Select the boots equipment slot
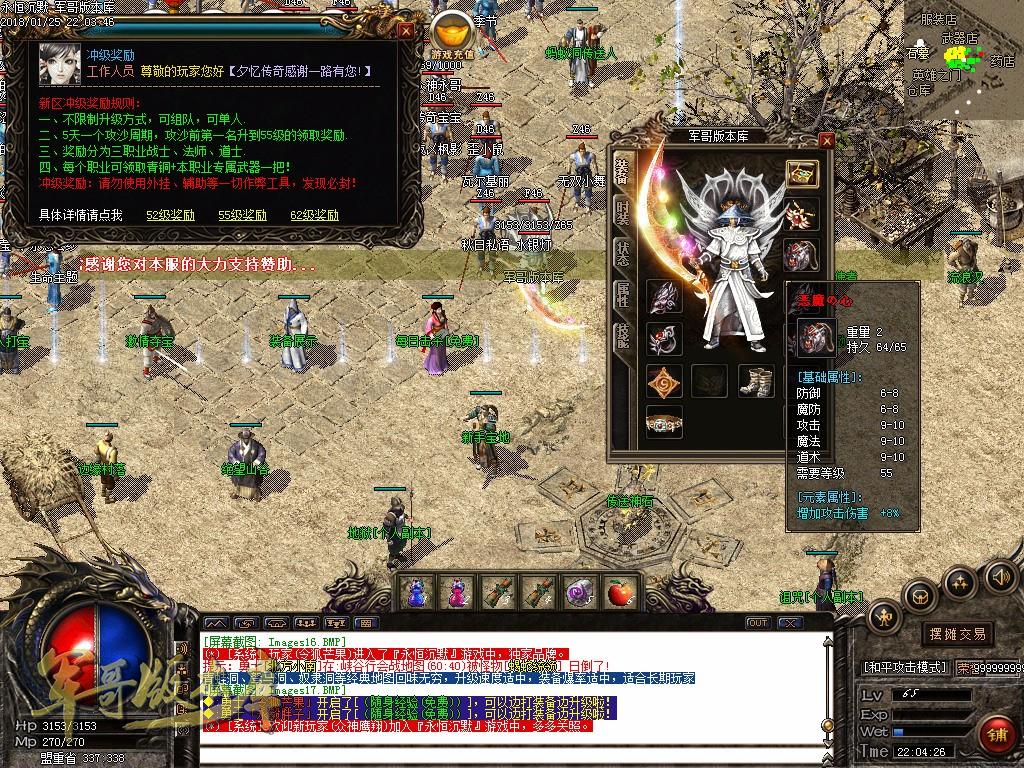 point(756,381)
